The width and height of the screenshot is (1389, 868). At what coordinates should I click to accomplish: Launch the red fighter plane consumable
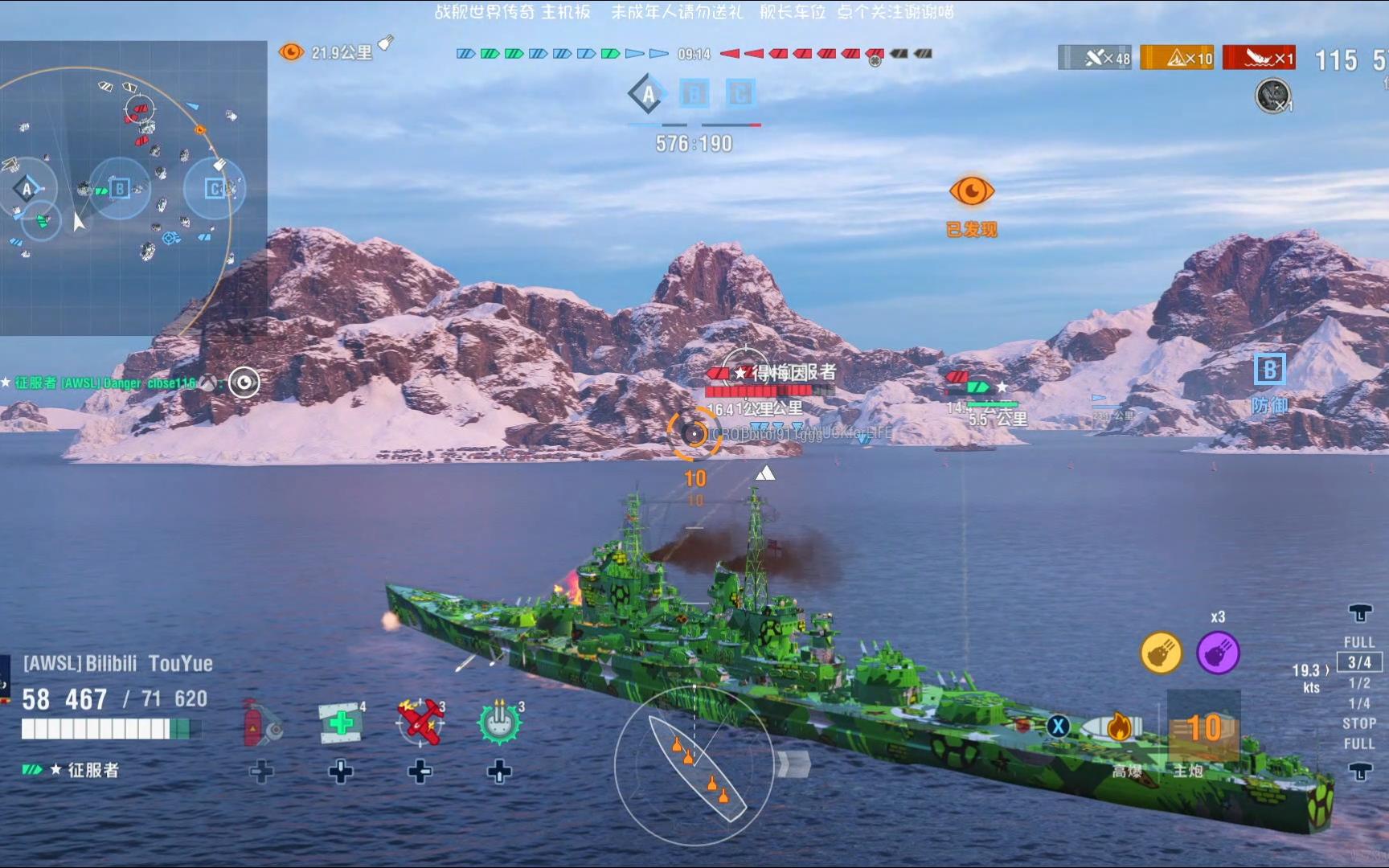point(420,721)
